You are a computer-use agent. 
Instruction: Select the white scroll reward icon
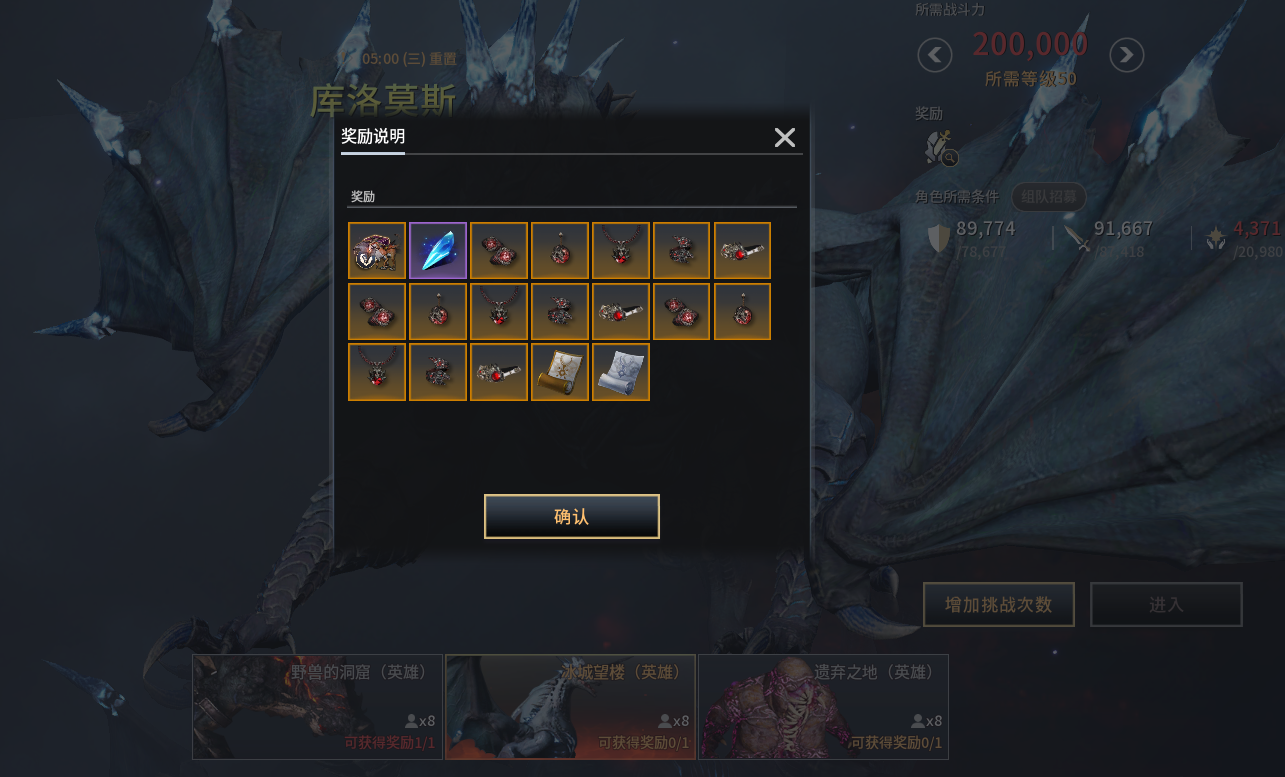pos(621,371)
